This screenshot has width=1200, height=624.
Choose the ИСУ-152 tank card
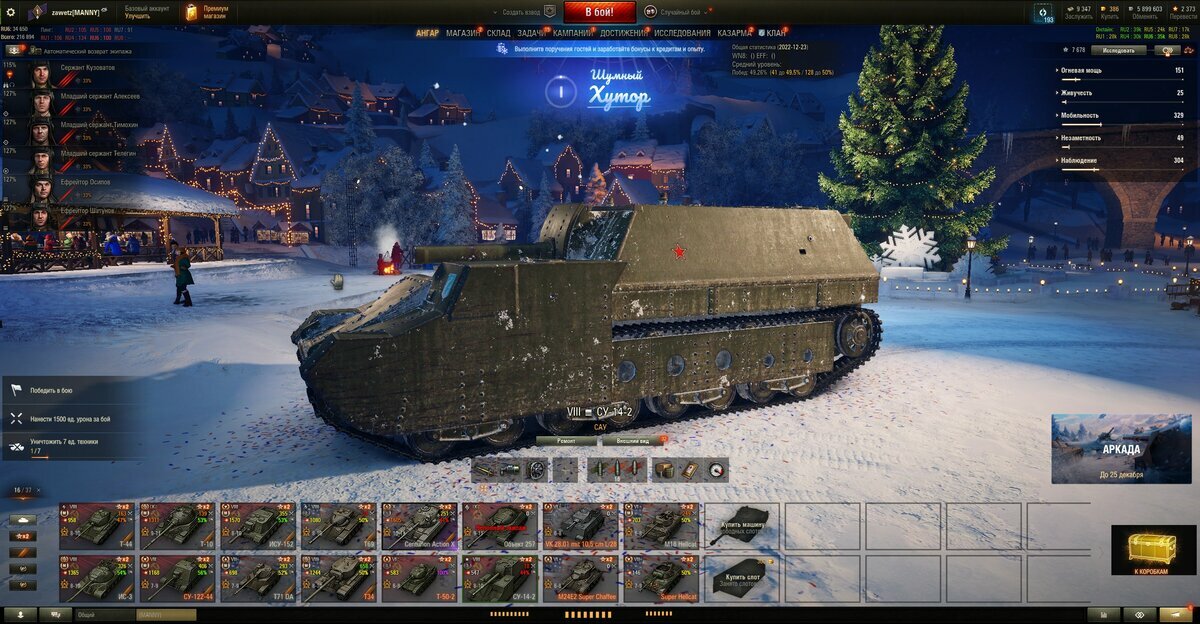point(258,525)
